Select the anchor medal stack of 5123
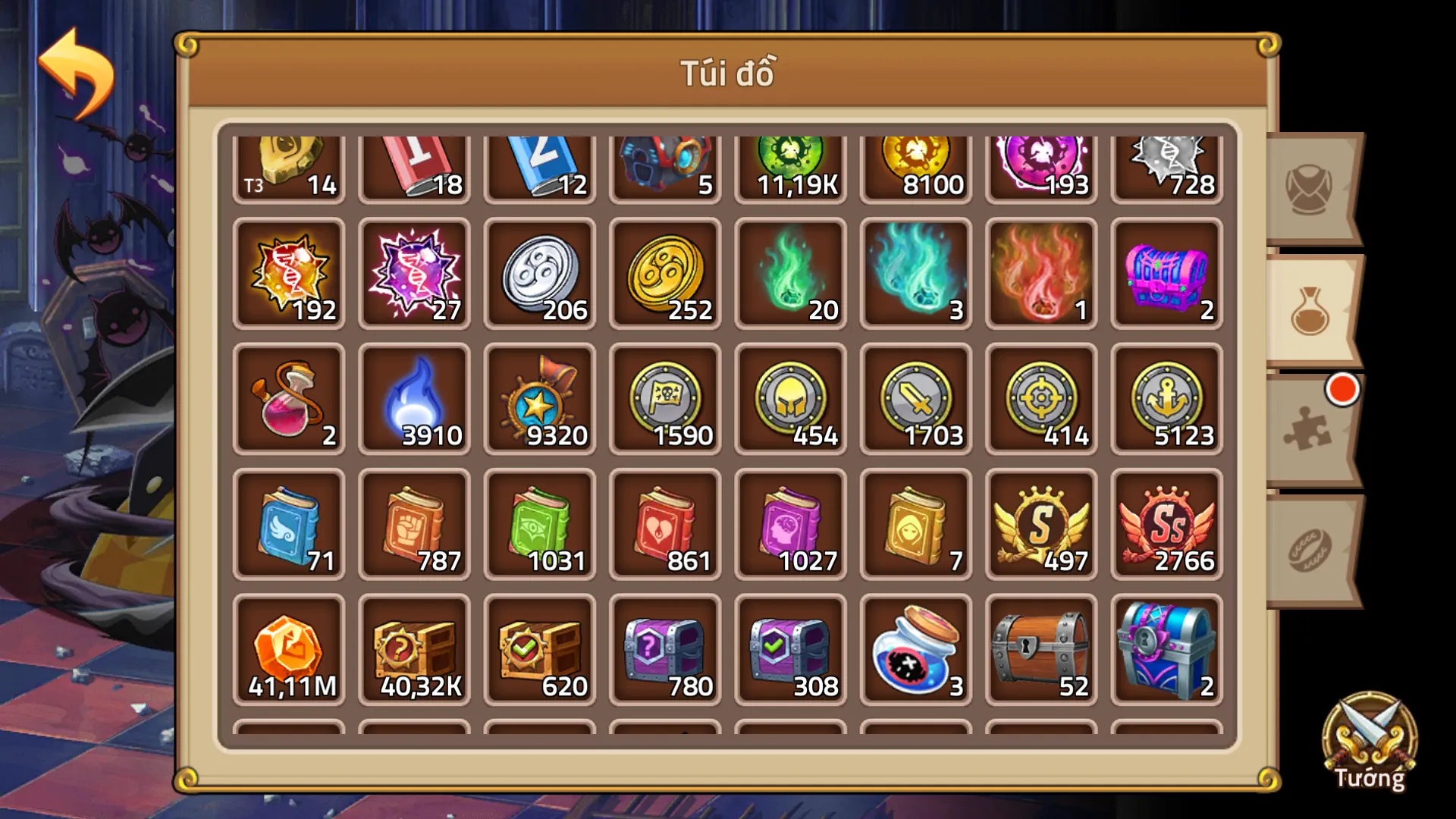 pyautogui.click(x=1166, y=398)
